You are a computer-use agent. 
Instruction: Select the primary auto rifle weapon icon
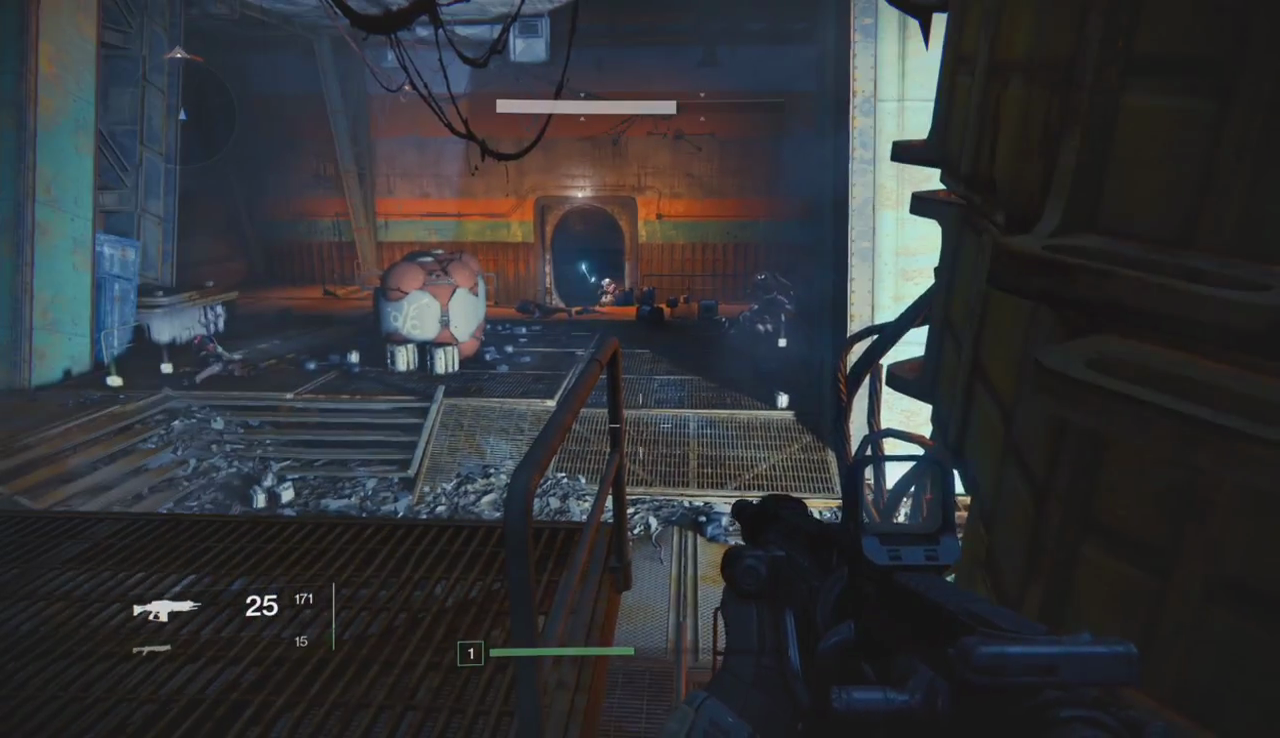point(166,609)
